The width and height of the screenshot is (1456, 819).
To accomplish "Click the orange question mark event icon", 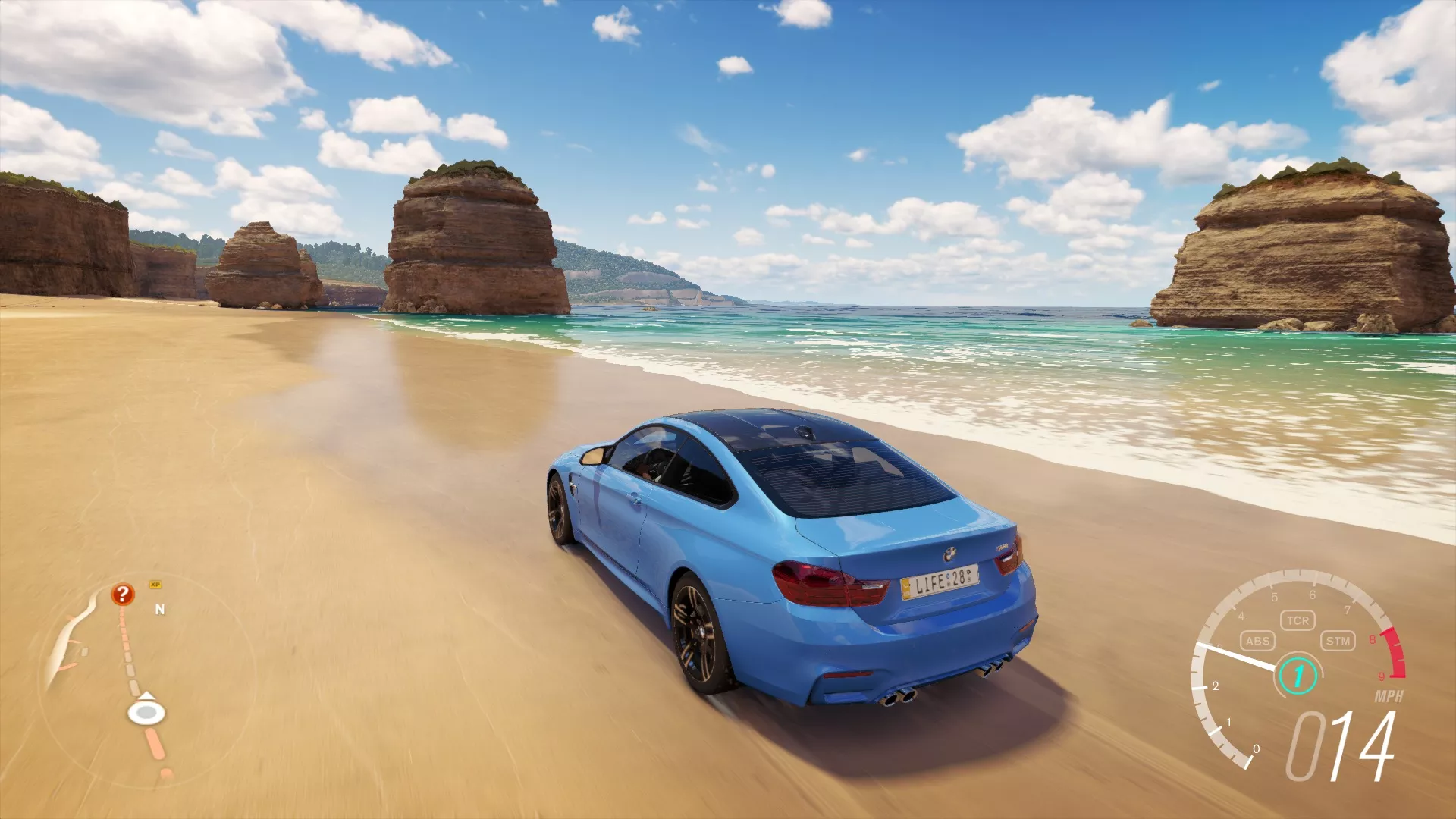I will coord(121,594).
